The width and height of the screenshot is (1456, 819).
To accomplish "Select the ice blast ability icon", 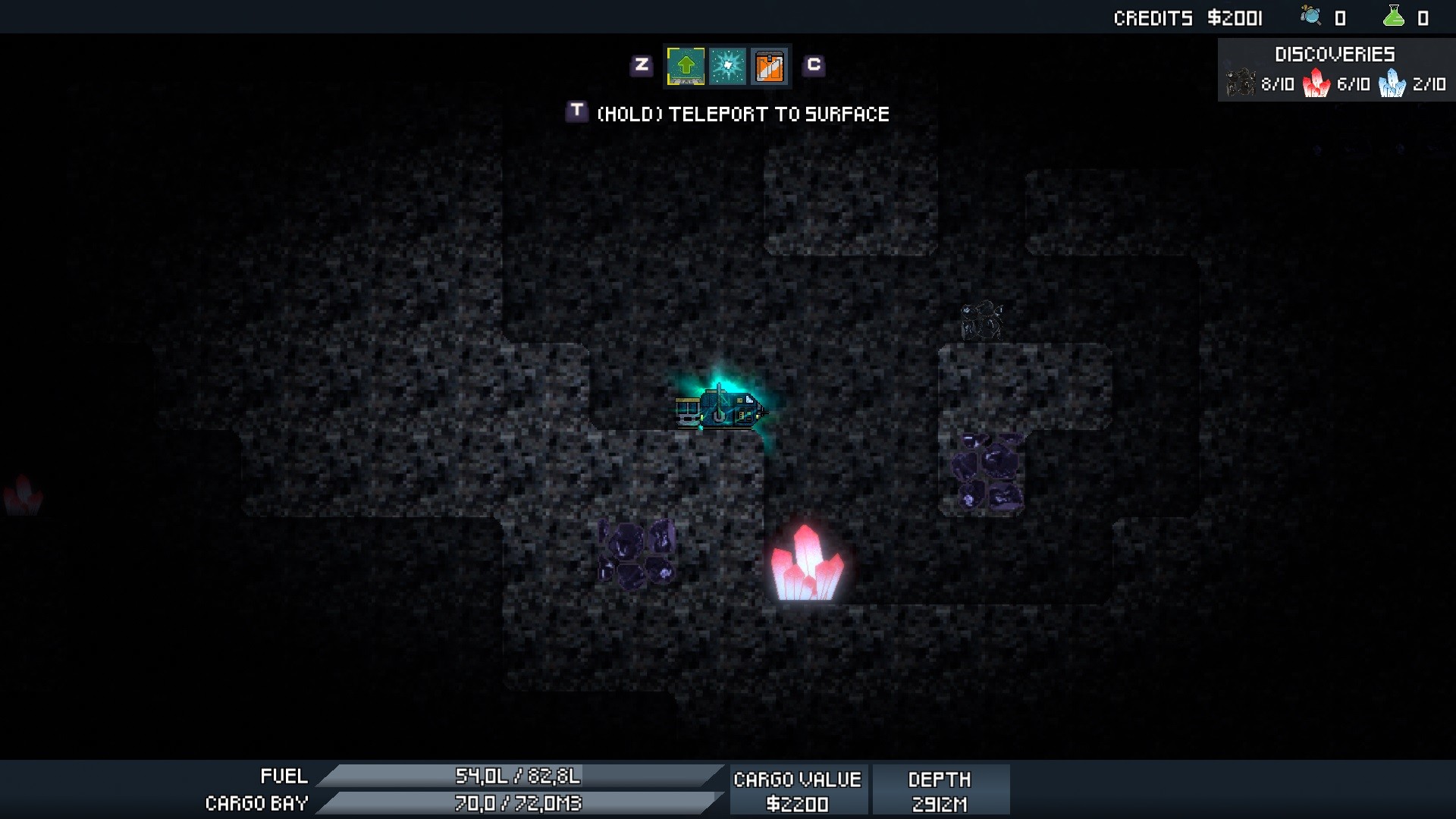I will pyautogui.click(x=726, y=66).
